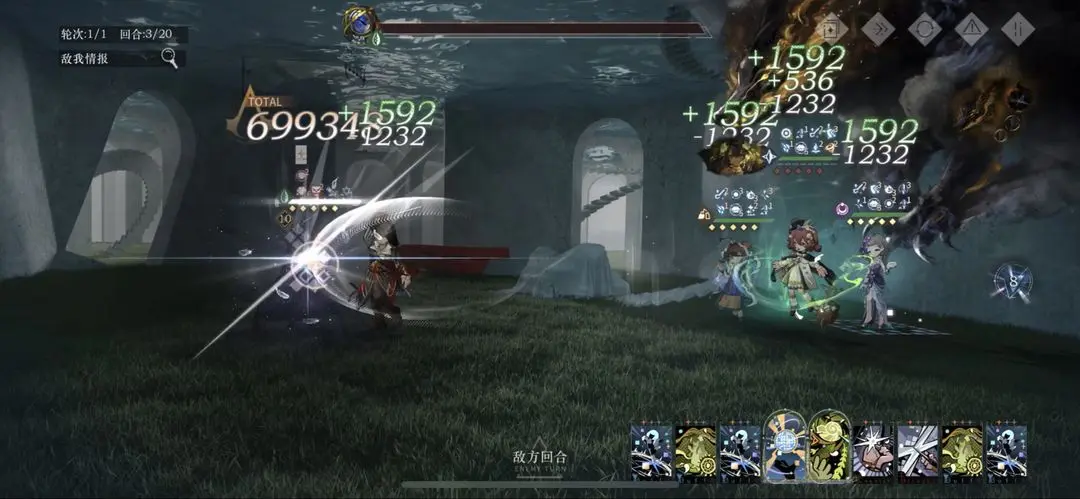Choose the silver slash card
Viewport: 1080px width, 499px height.
coord(917,450)
